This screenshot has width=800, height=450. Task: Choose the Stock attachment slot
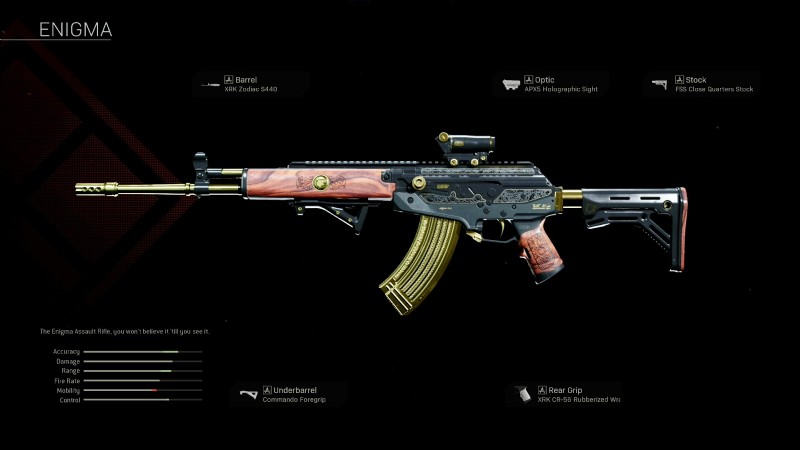coord(703,84)
